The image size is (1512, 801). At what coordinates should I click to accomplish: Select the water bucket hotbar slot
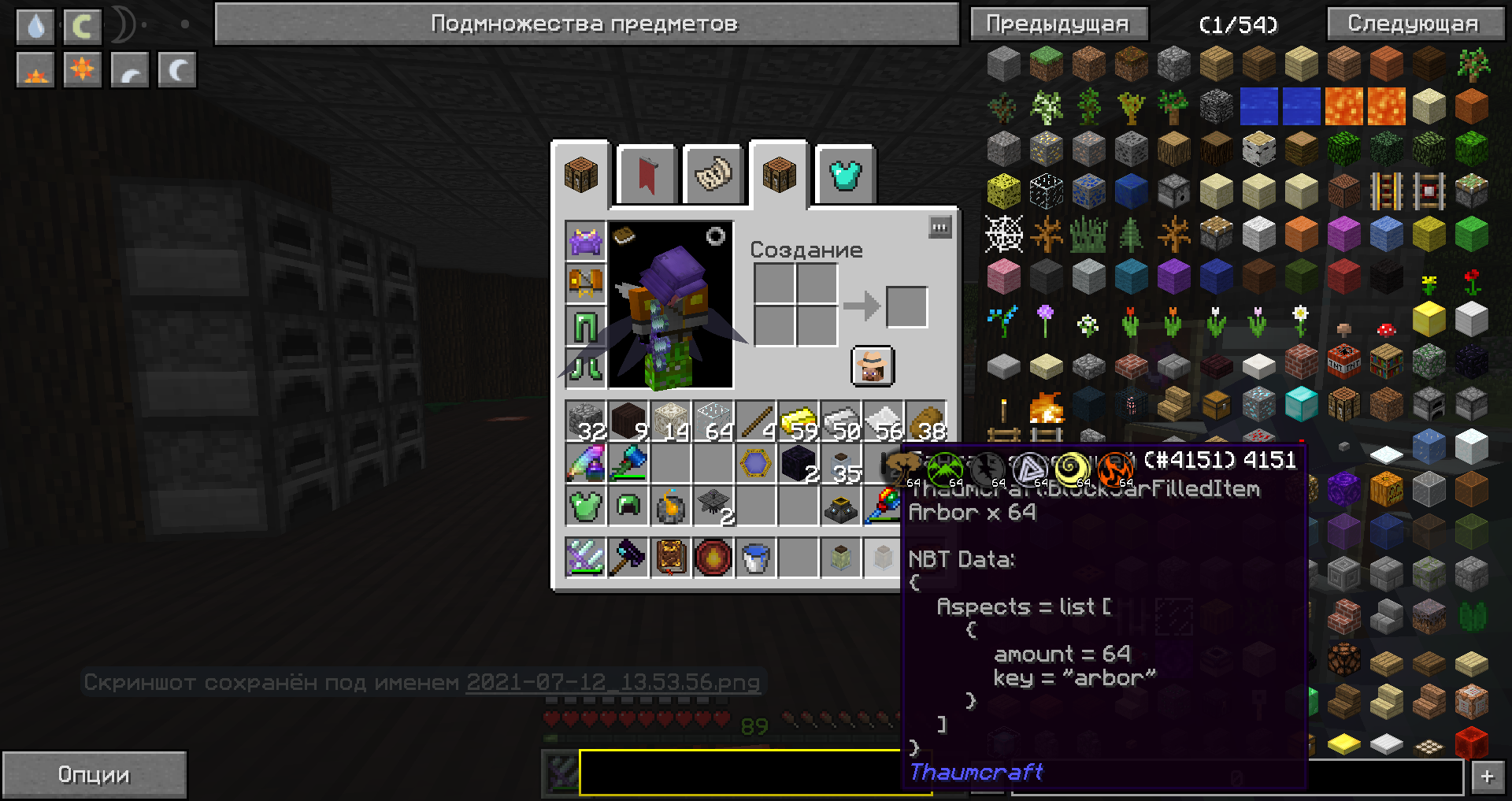tap(755, 558)
